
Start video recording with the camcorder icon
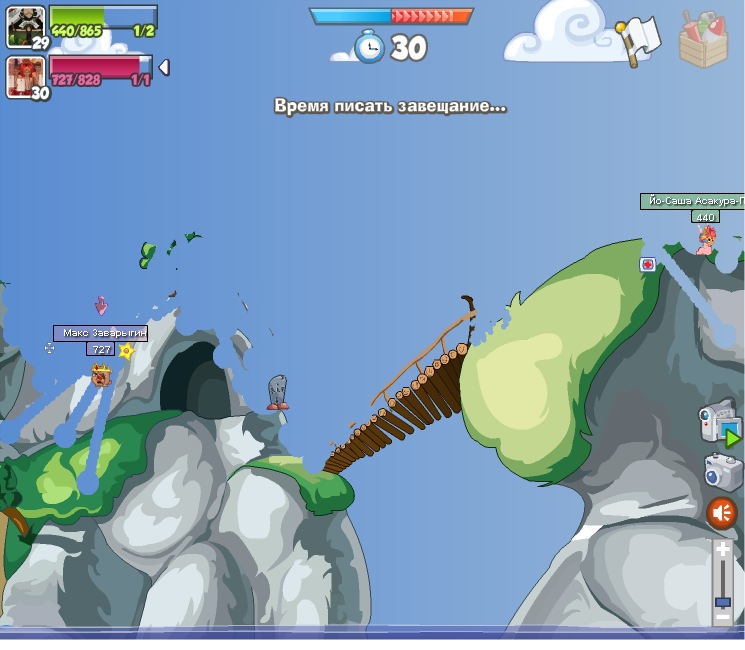coord(719,423)
